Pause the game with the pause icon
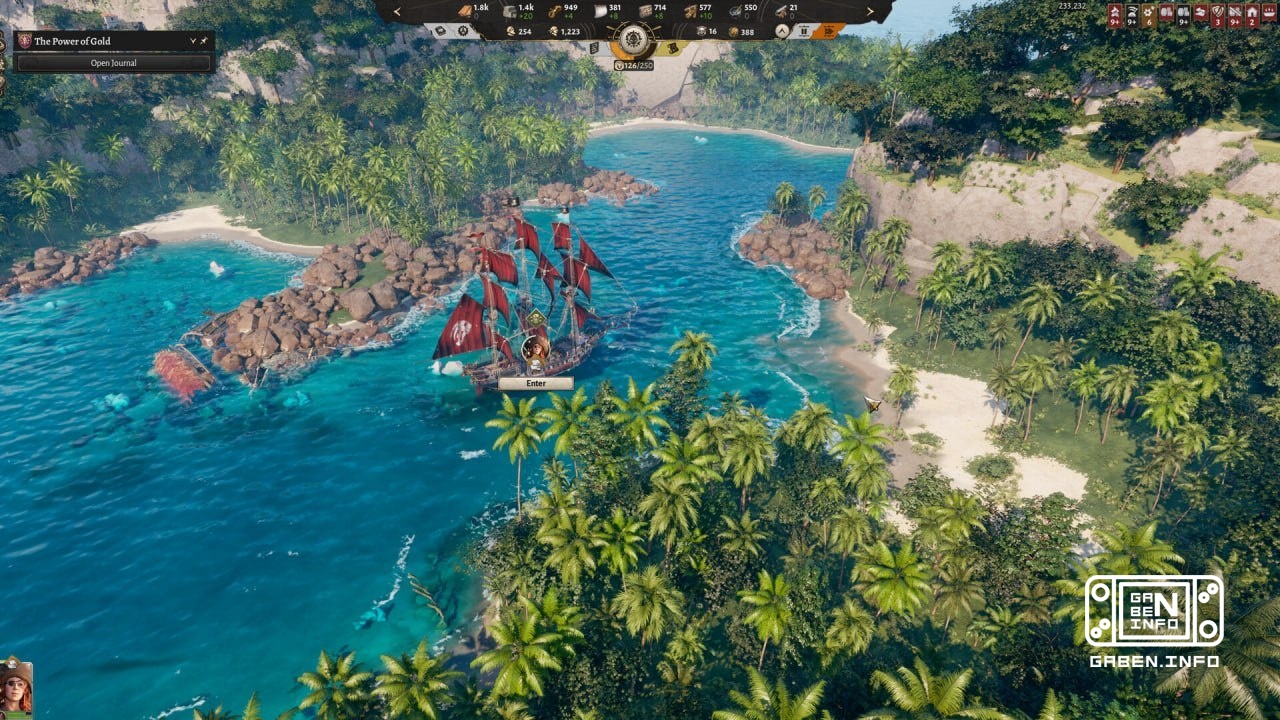 click(x=804, y=31)
